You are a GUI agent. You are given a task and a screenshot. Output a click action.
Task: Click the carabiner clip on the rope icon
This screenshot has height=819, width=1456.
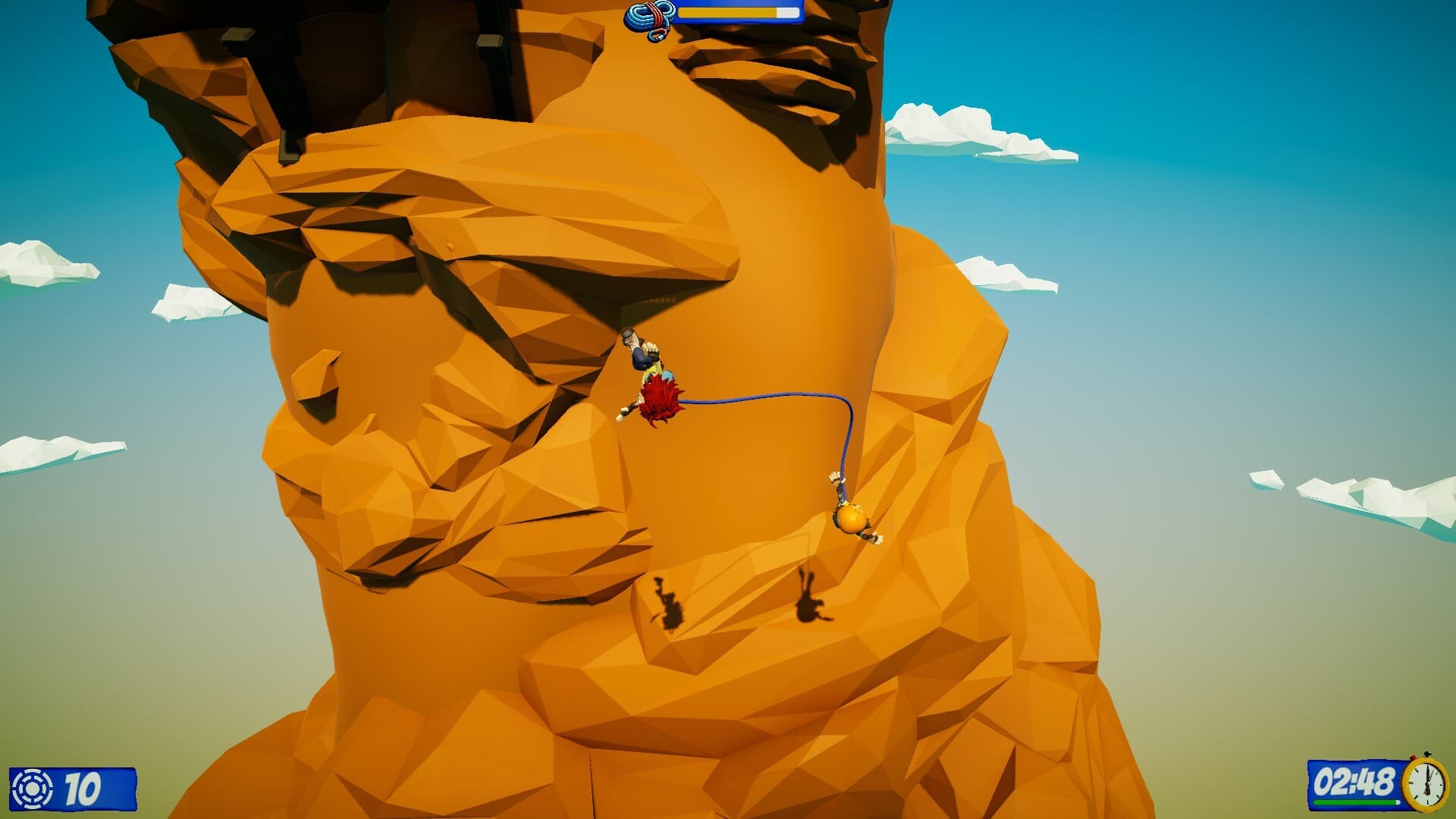657,36
